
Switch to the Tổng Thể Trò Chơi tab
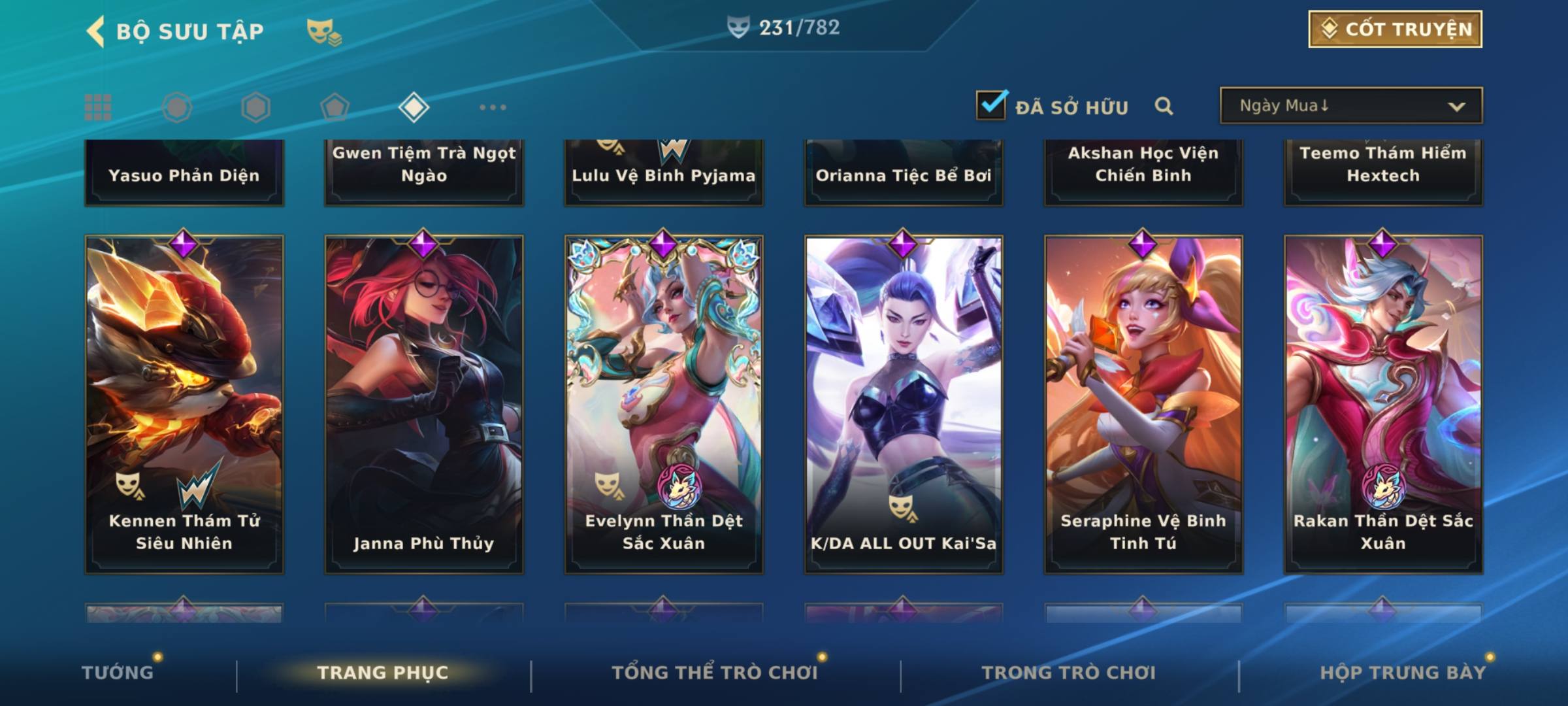coord(715,673)
